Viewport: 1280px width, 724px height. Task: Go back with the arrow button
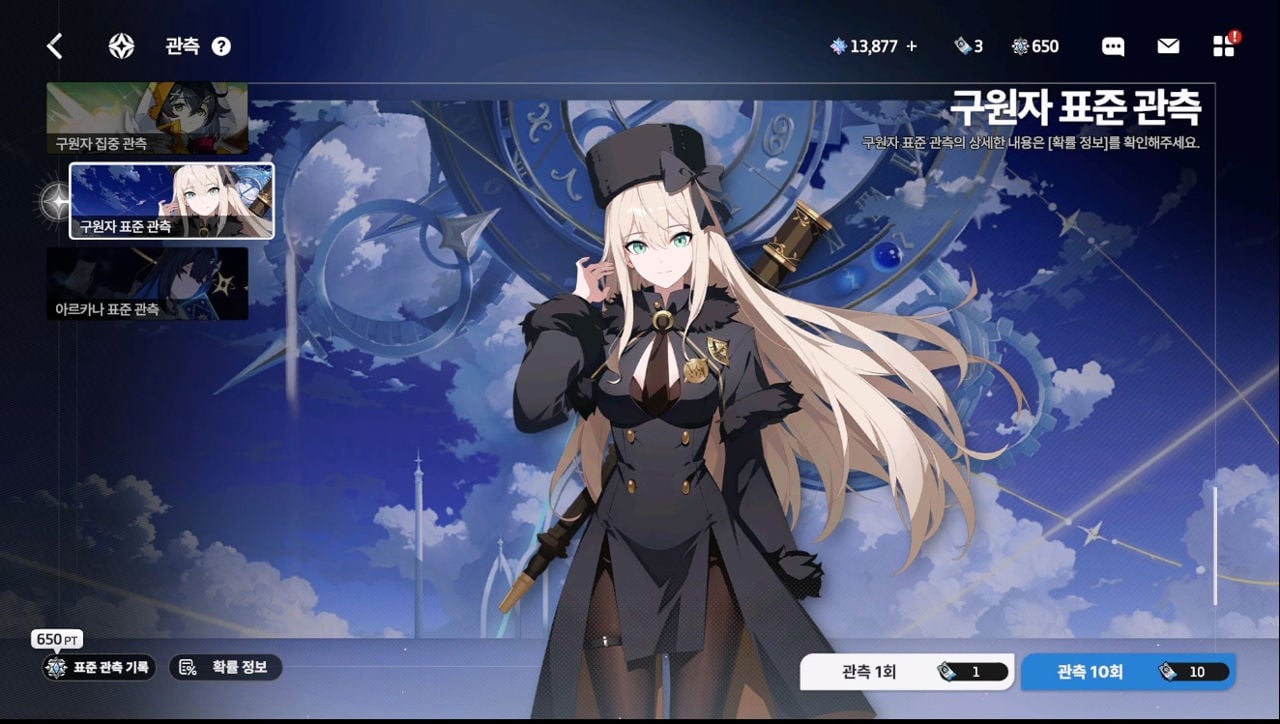pyautogui.click(x=55, y=46)
